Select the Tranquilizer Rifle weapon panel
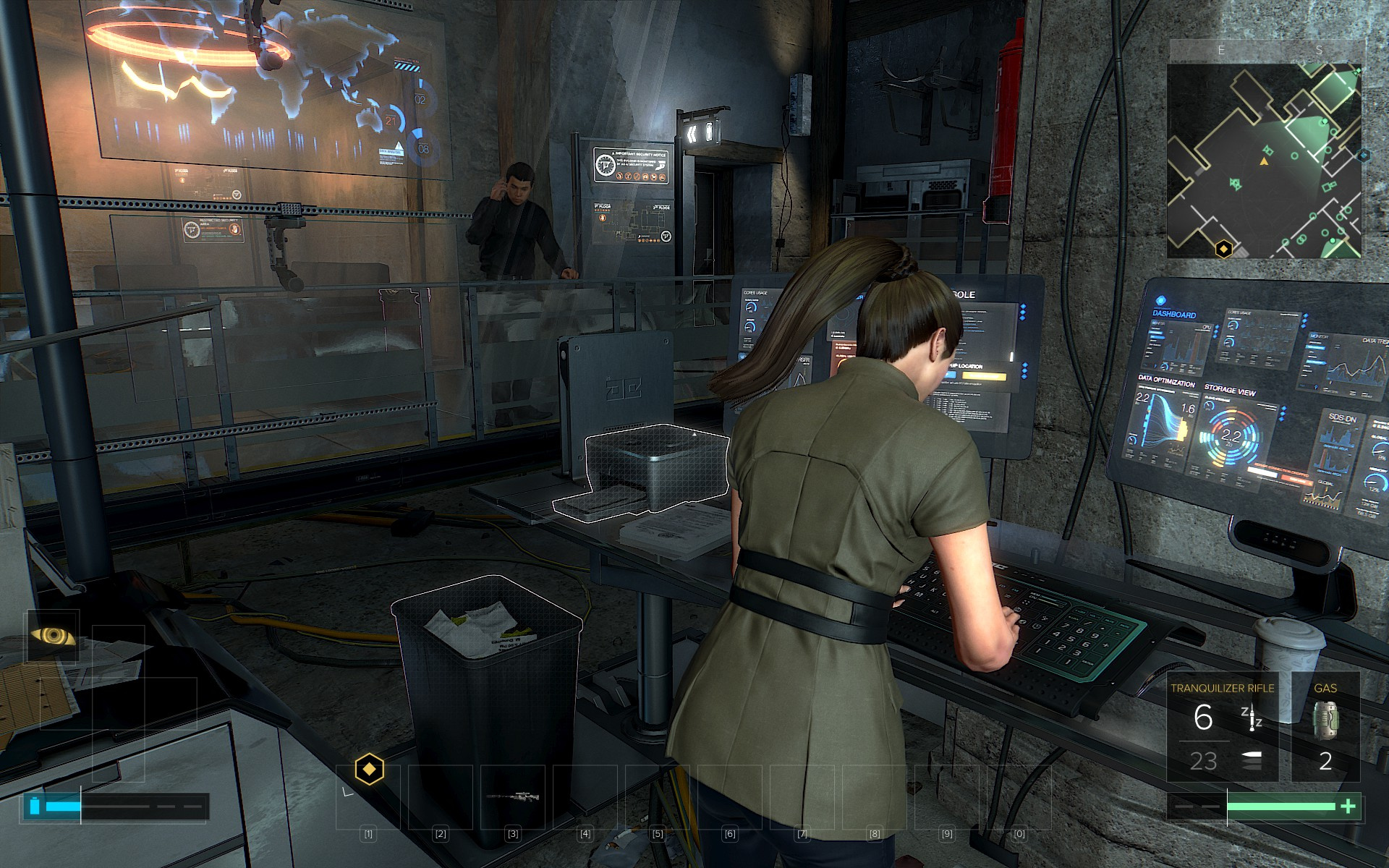Image resolution: width=1389 pixels, height=868 pixels. tap(1223, 727)
